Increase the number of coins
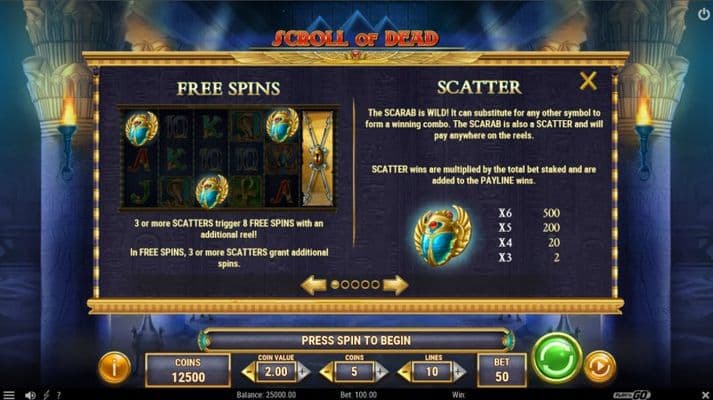This screenshot has width=713, height=400. coord(381,372)
